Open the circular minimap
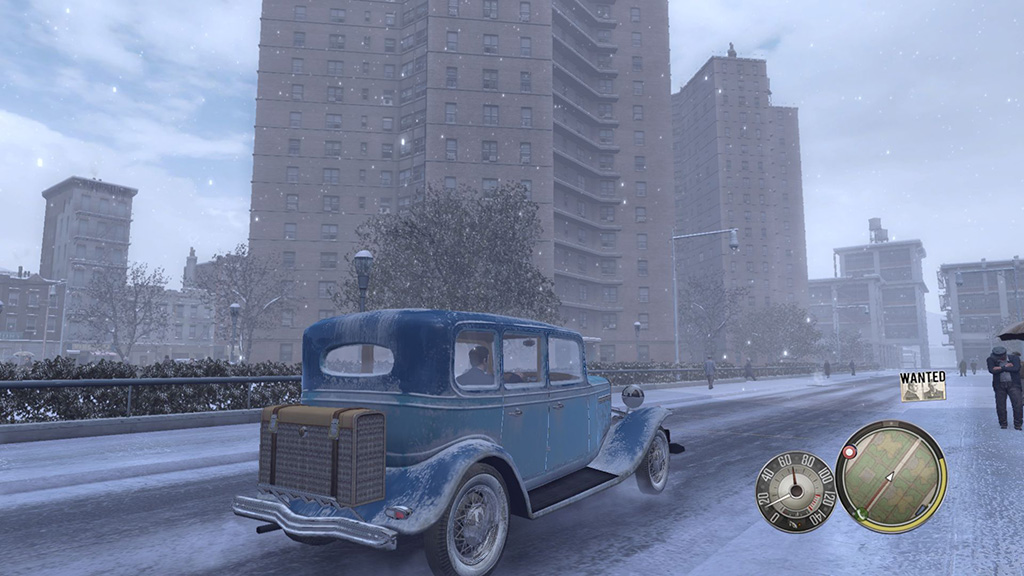Screen dimensions: 1024x576 [x=891, y=476]
